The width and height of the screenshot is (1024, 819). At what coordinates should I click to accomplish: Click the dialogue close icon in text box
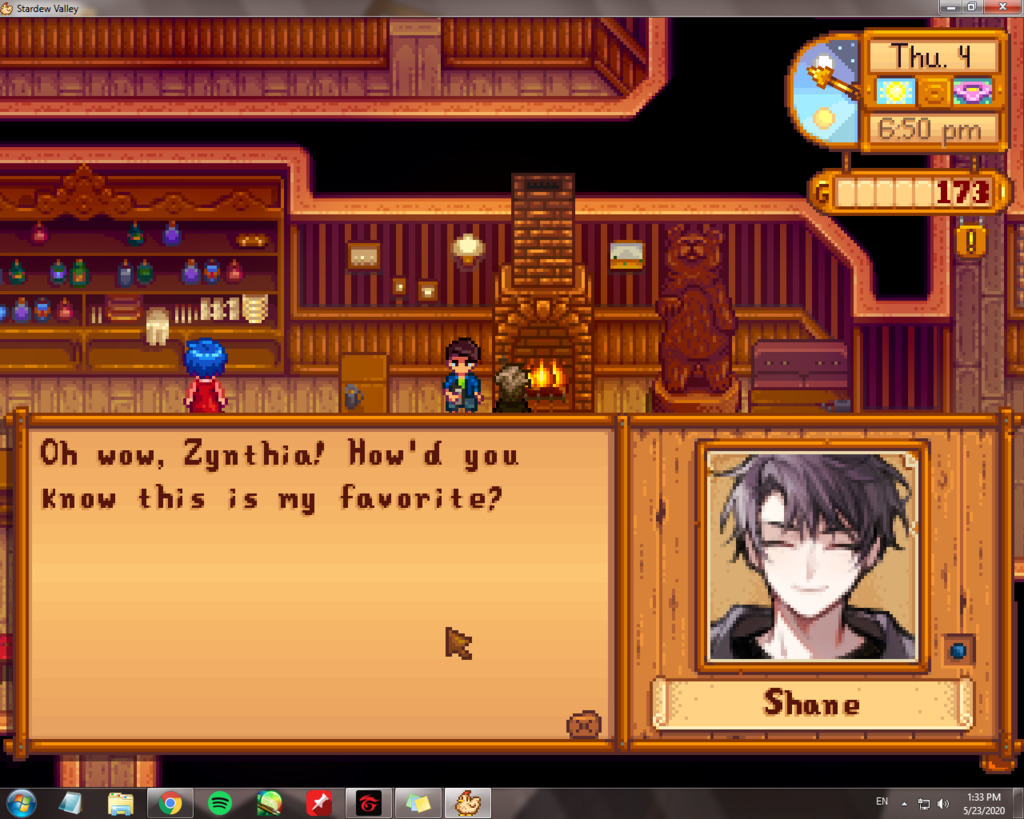(583, 723)
